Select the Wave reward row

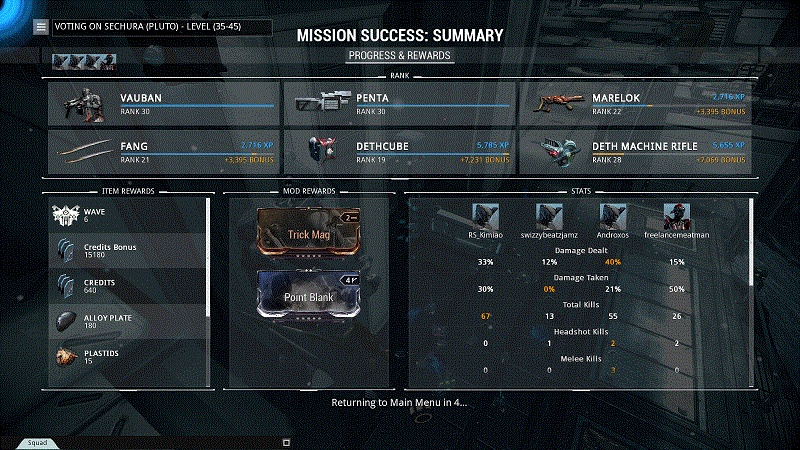pyautogui.click(x=128, y=215)
